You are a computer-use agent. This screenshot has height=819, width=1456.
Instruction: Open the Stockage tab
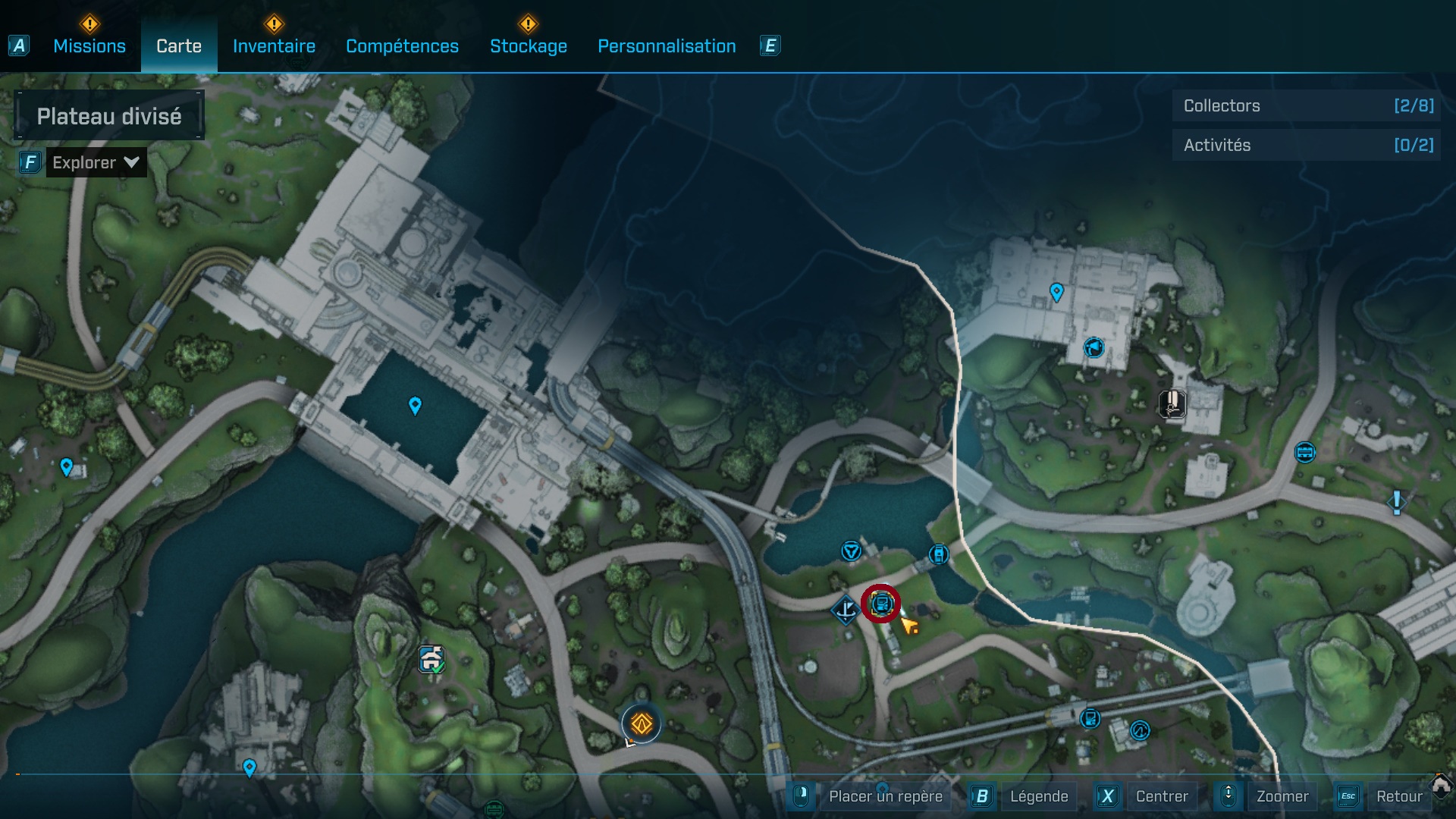(x=528, y=46)
